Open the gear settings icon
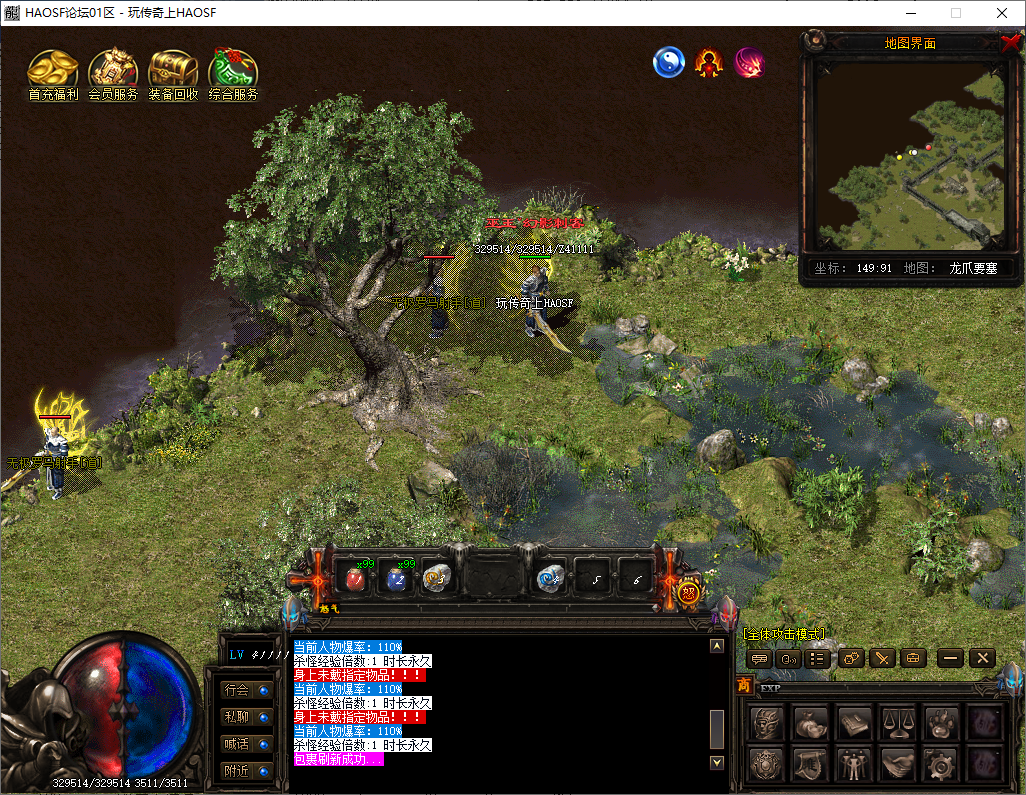The image size is (1026, 795). point(940,764)
